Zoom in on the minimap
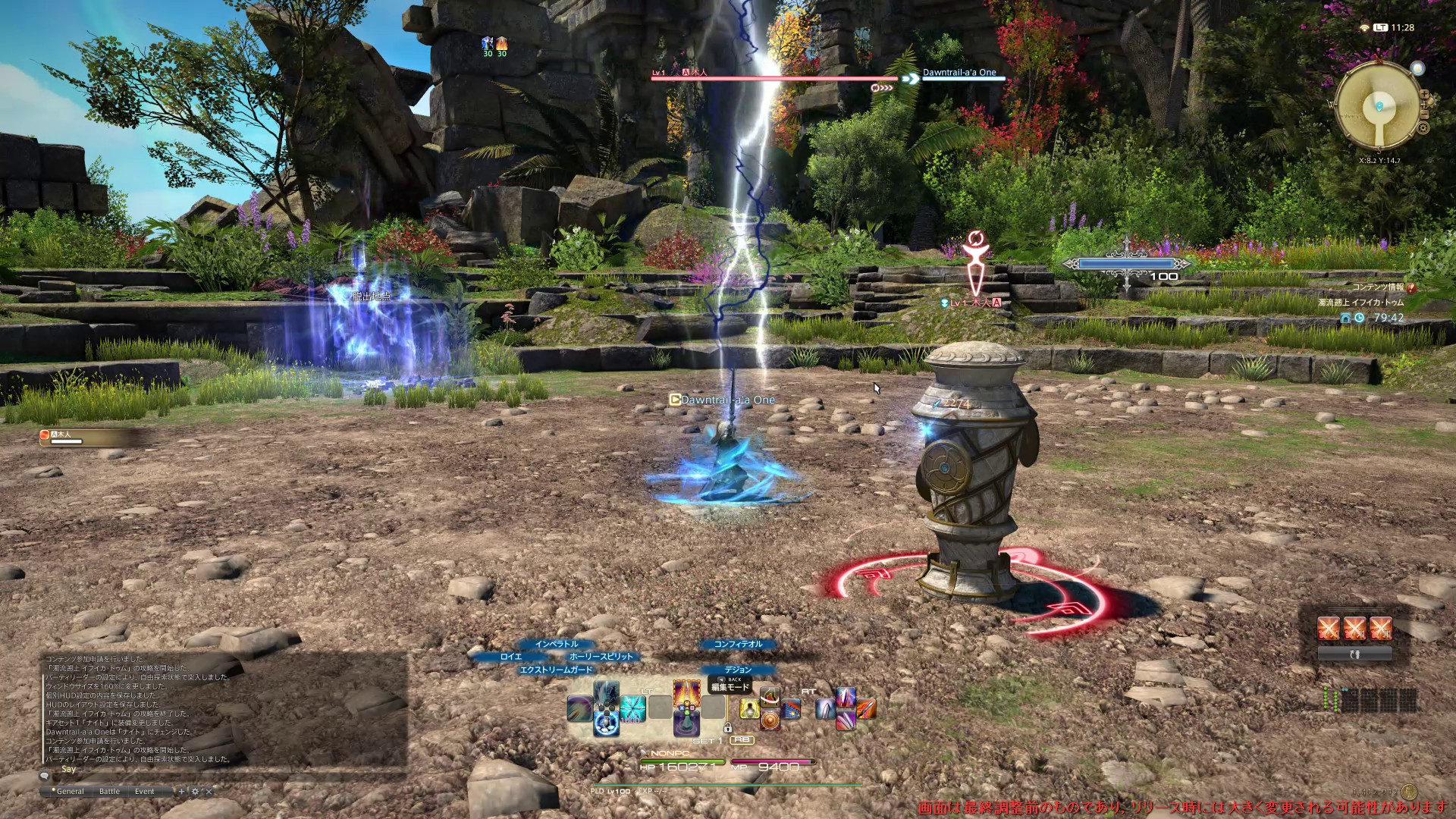This screenshot has width=1456, height=819. [1425, 95]
